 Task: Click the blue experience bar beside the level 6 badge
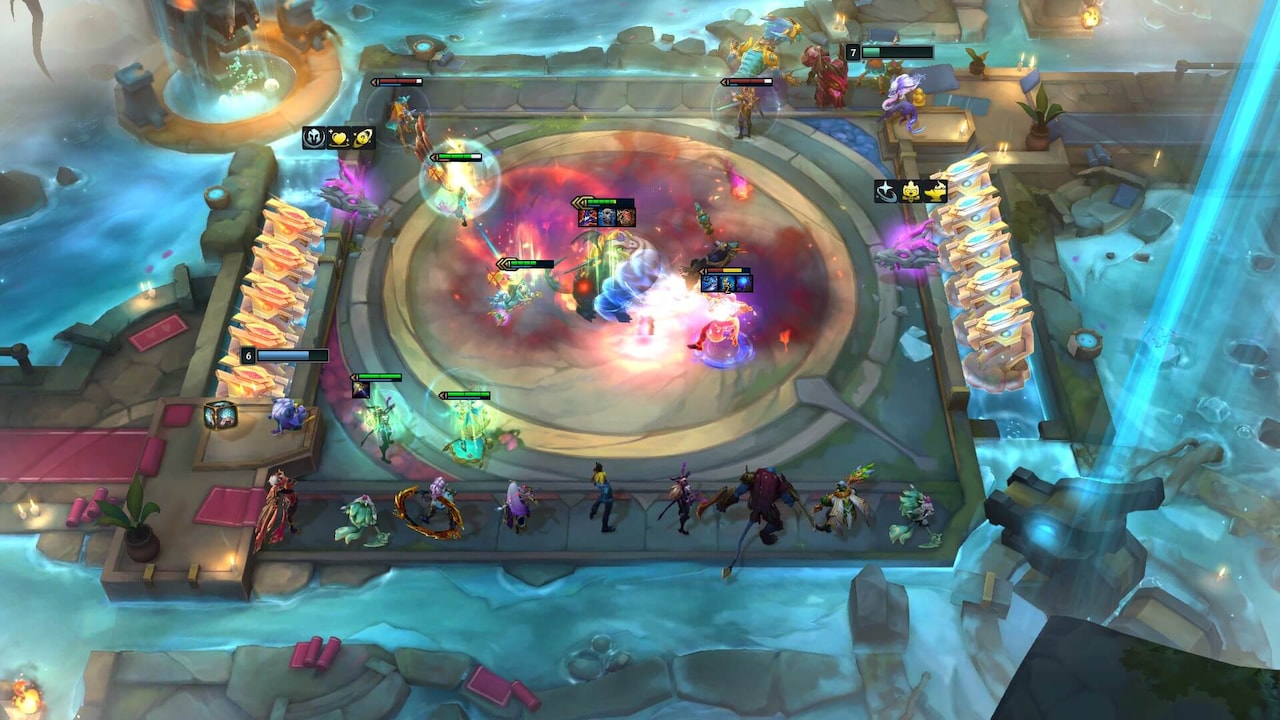pyautogui.click(x=293, y=355)
